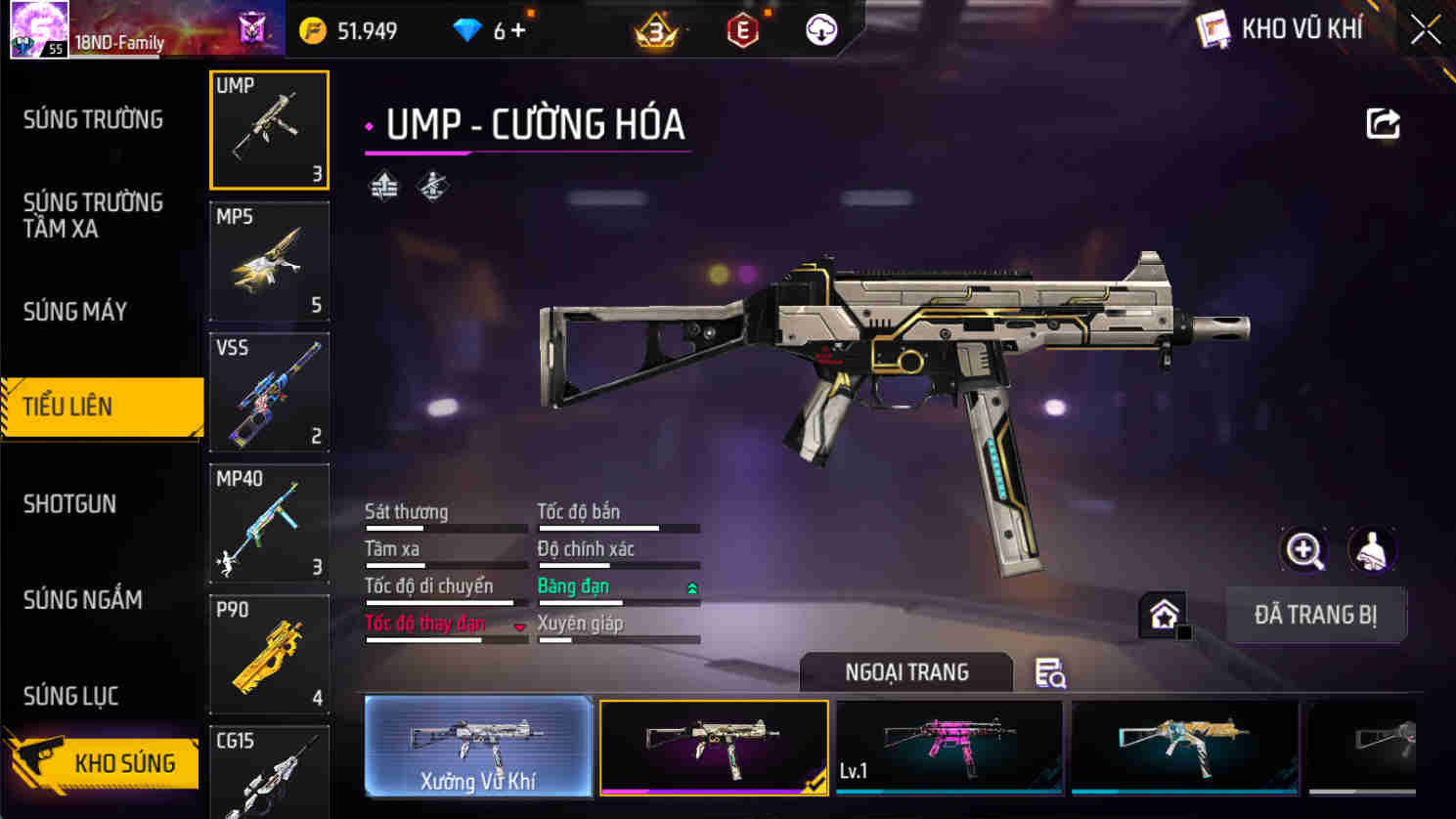This screenshot has height=819, width=1456.
Task: Share the UMP skin
Action: pos(1383,124)
